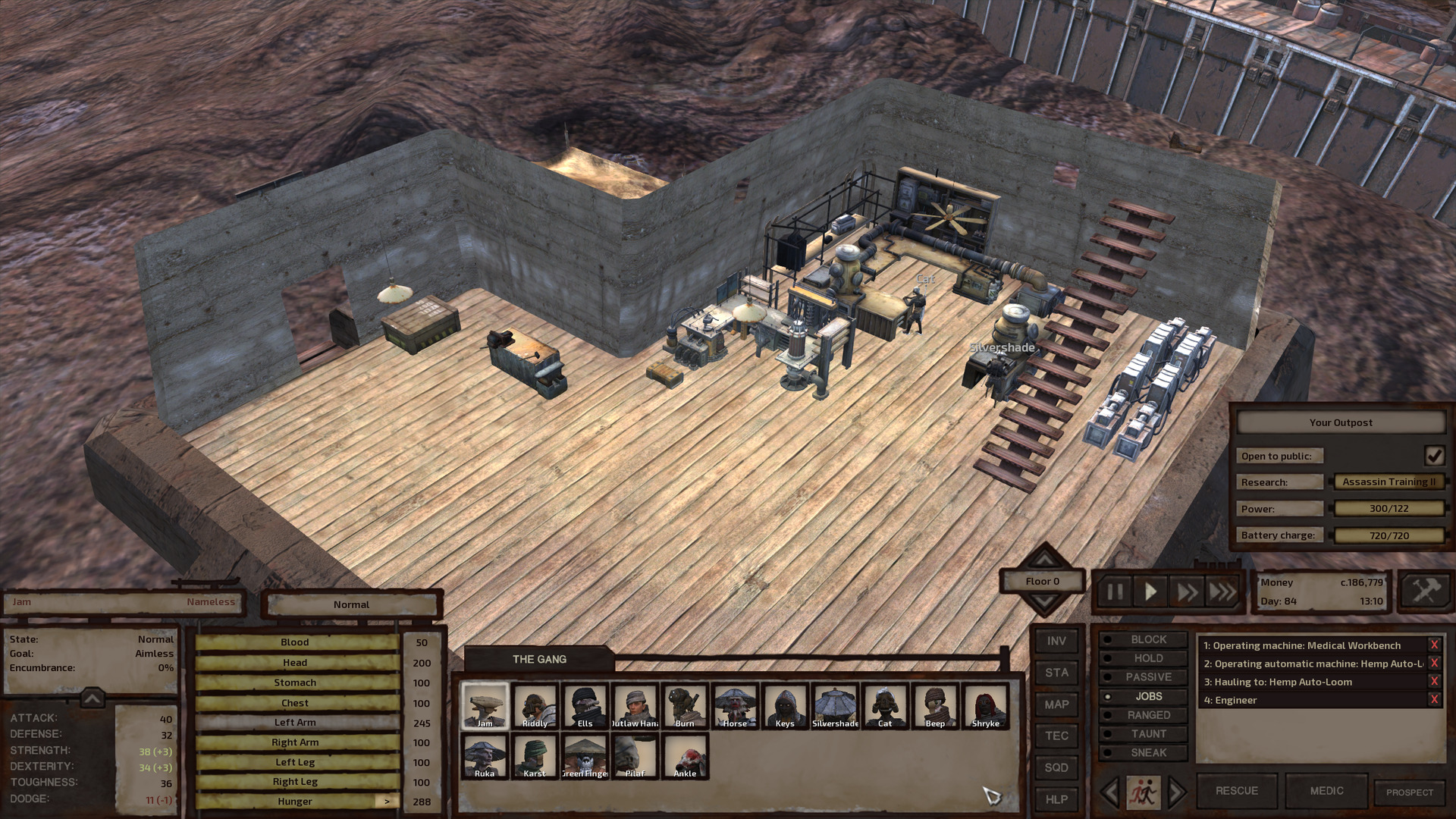Click the Battery charge 720/720 bar
The image size is (1456, 819).
pyautogui.click(x=1389, y=535)
